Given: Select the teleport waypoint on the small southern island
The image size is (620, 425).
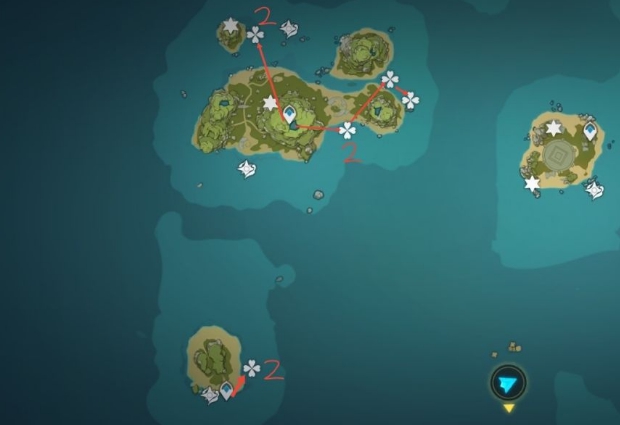Looking at the screenshot, I should click(x=227, y=390).
